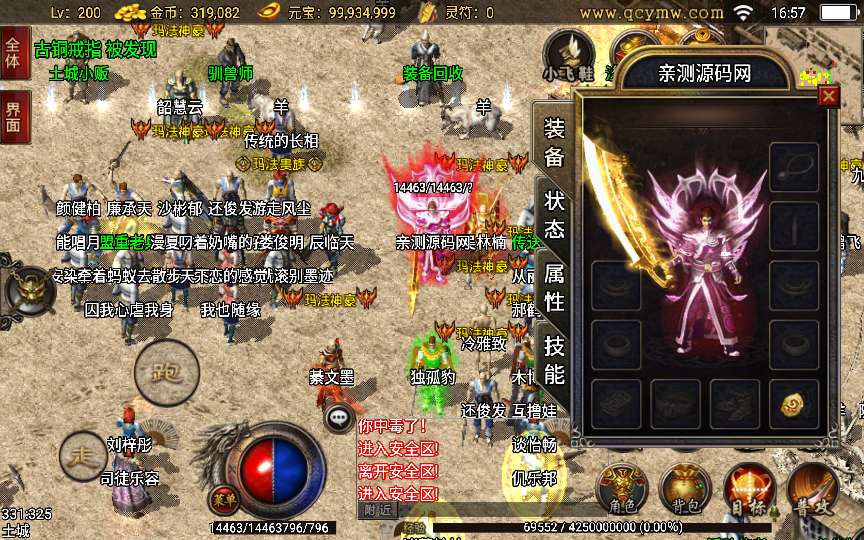Select the 技能 skills tab

[554, 360]
